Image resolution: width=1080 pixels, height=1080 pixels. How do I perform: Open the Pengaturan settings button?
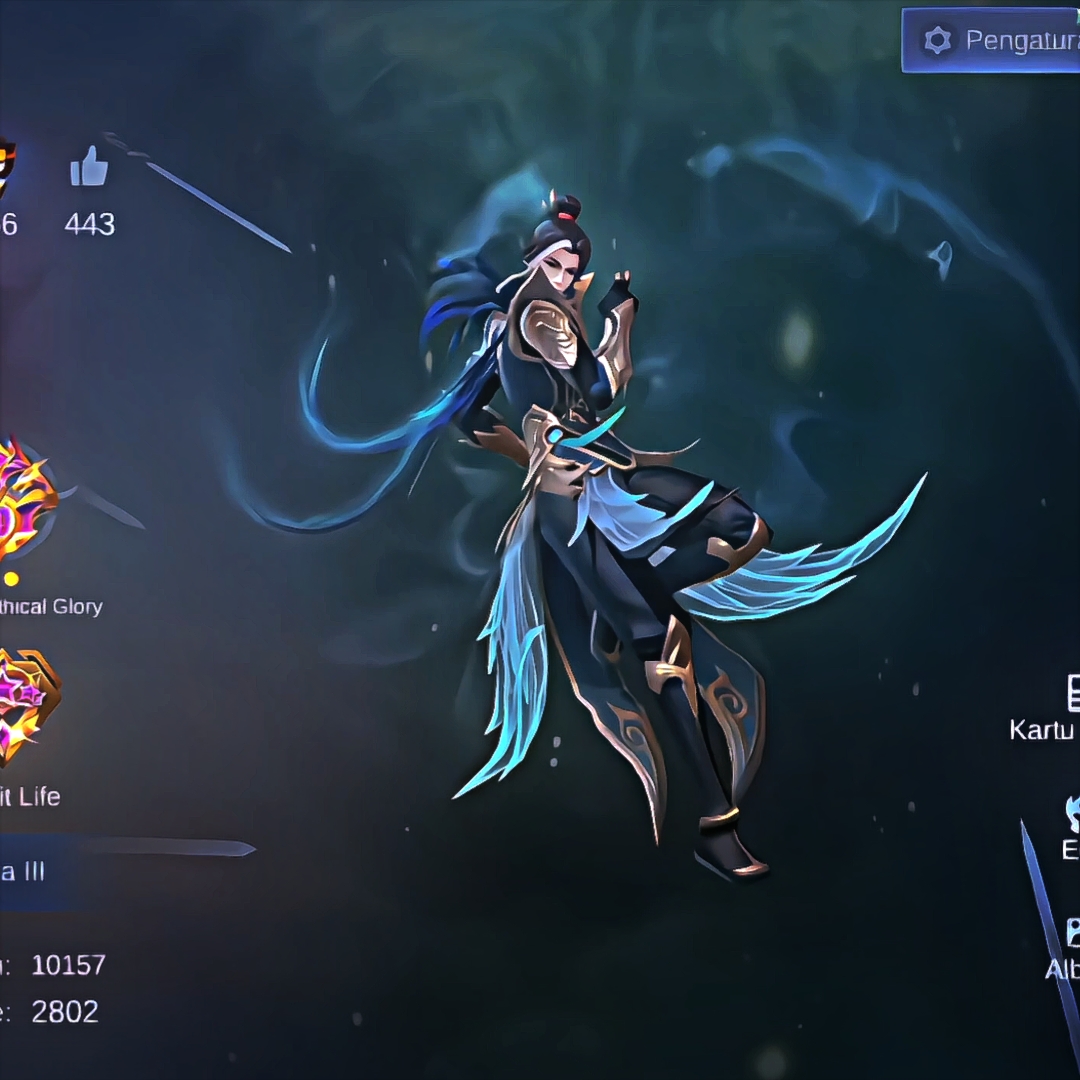point(990,40)
